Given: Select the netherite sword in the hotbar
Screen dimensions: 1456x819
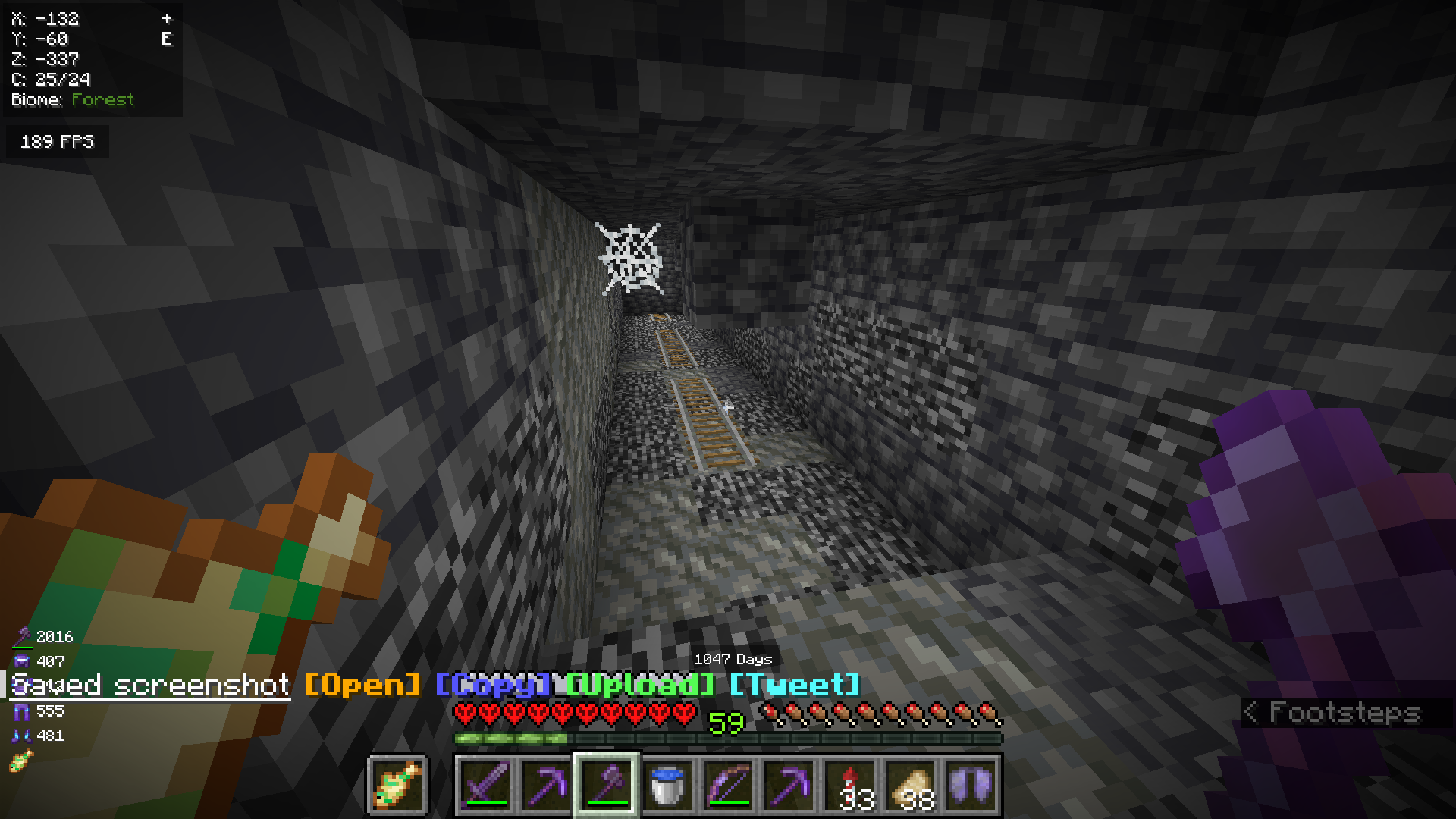Looking at the screenshot, I should [x=487, y=785].
